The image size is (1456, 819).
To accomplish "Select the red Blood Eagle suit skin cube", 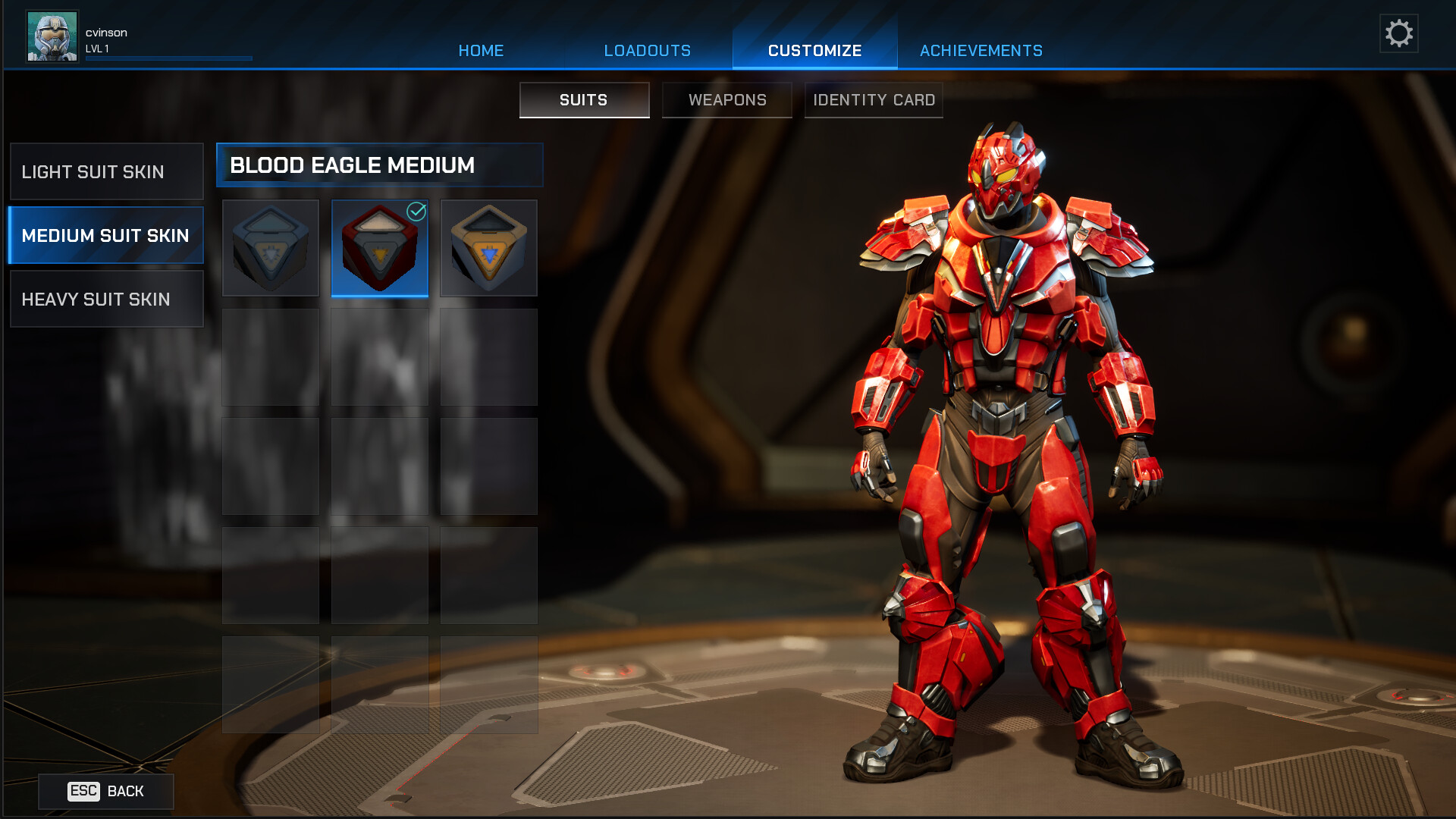I will 379,247.
